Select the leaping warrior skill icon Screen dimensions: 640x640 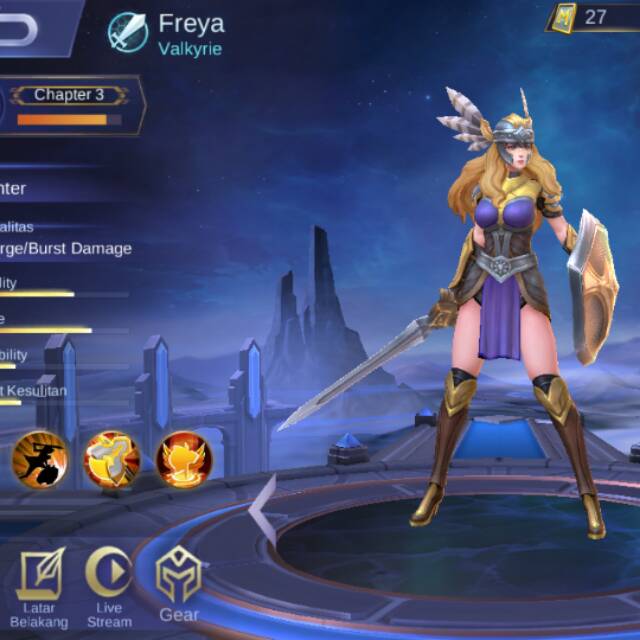40,458
